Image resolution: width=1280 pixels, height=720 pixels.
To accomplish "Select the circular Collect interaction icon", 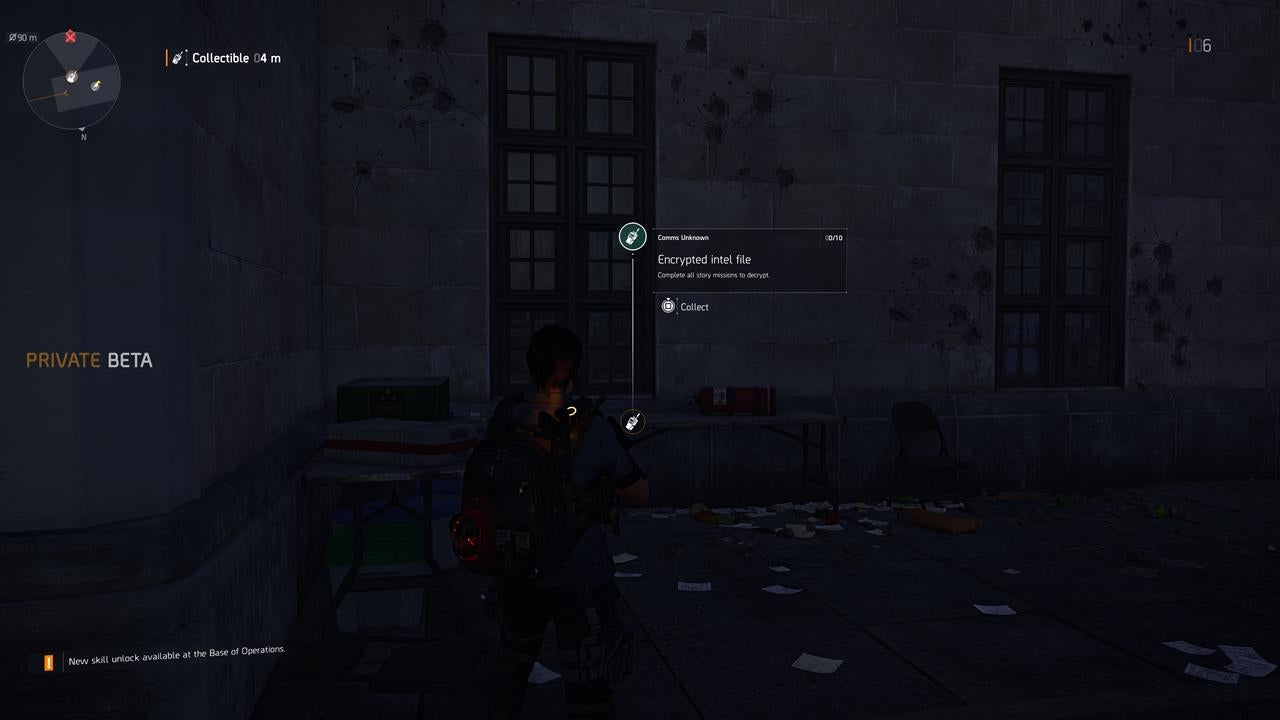I will (668, 306).
